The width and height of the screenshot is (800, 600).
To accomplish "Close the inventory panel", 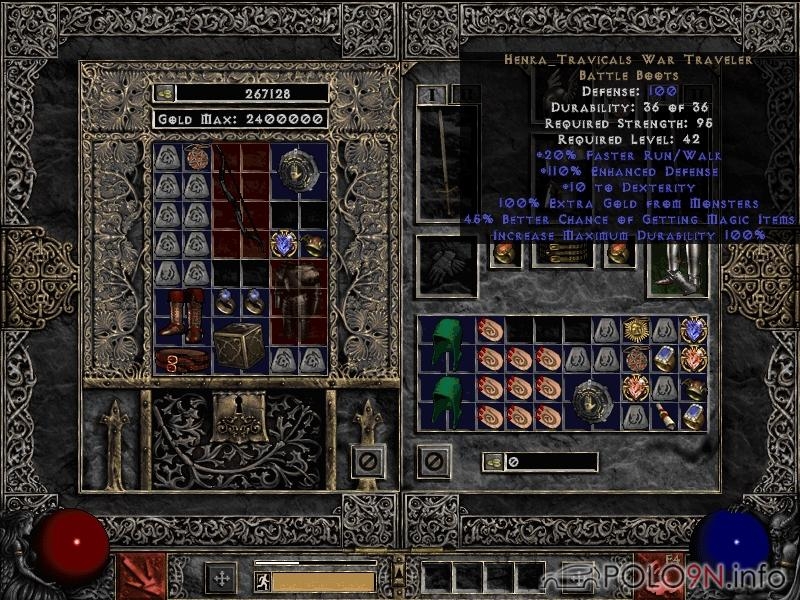I will [x=435, y=461].
